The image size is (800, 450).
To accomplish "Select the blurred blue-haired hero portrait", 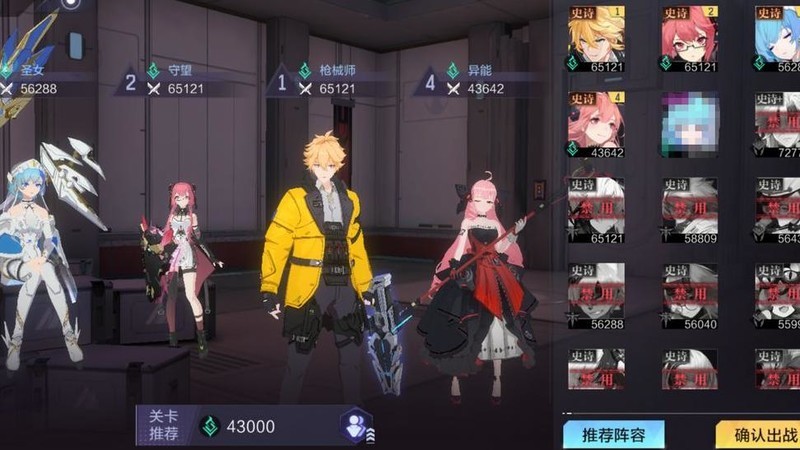I will [x=689, y=124].
